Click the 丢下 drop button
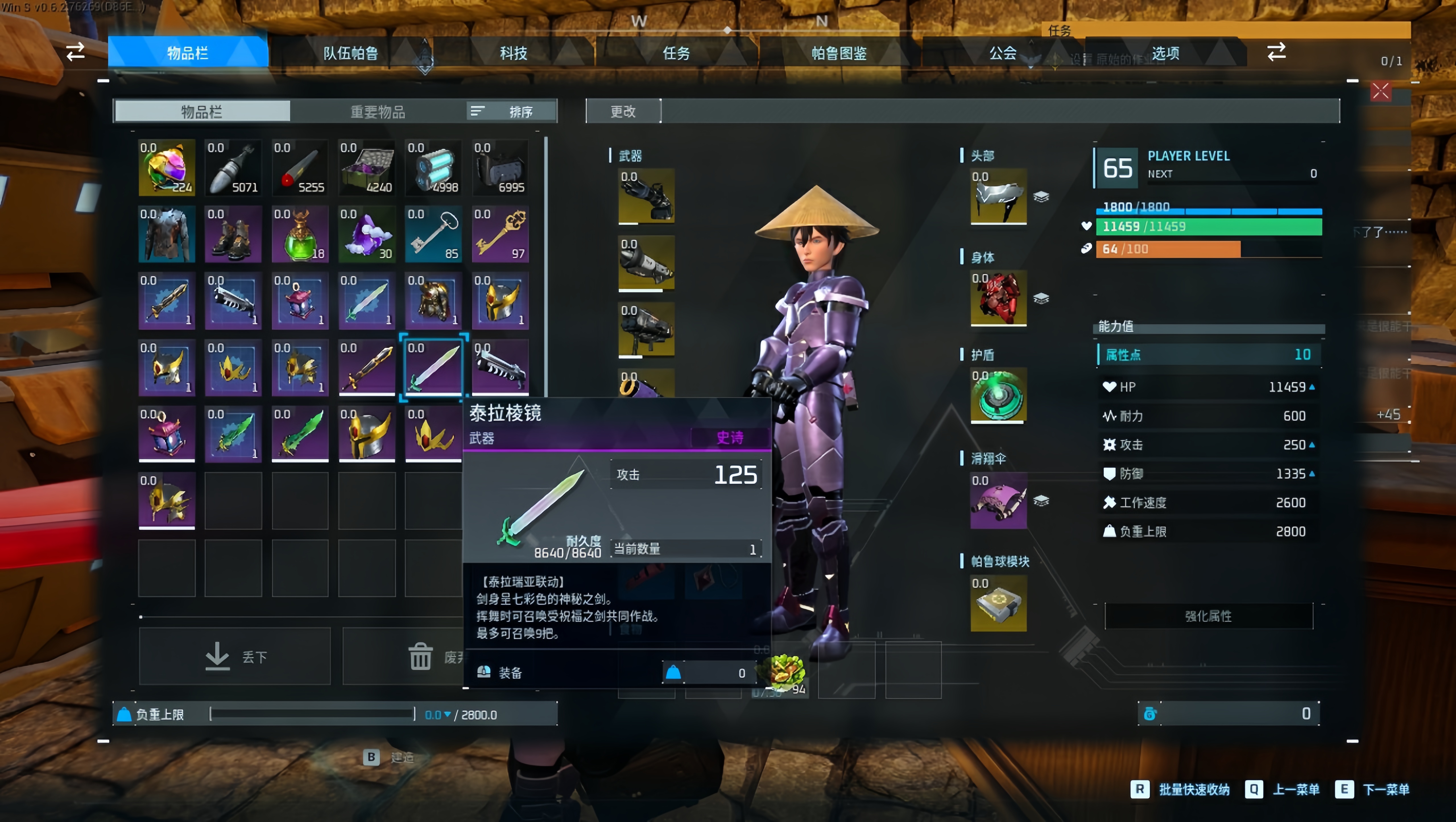This screenshot has width=1456, height=822. (x=235, y=657)
